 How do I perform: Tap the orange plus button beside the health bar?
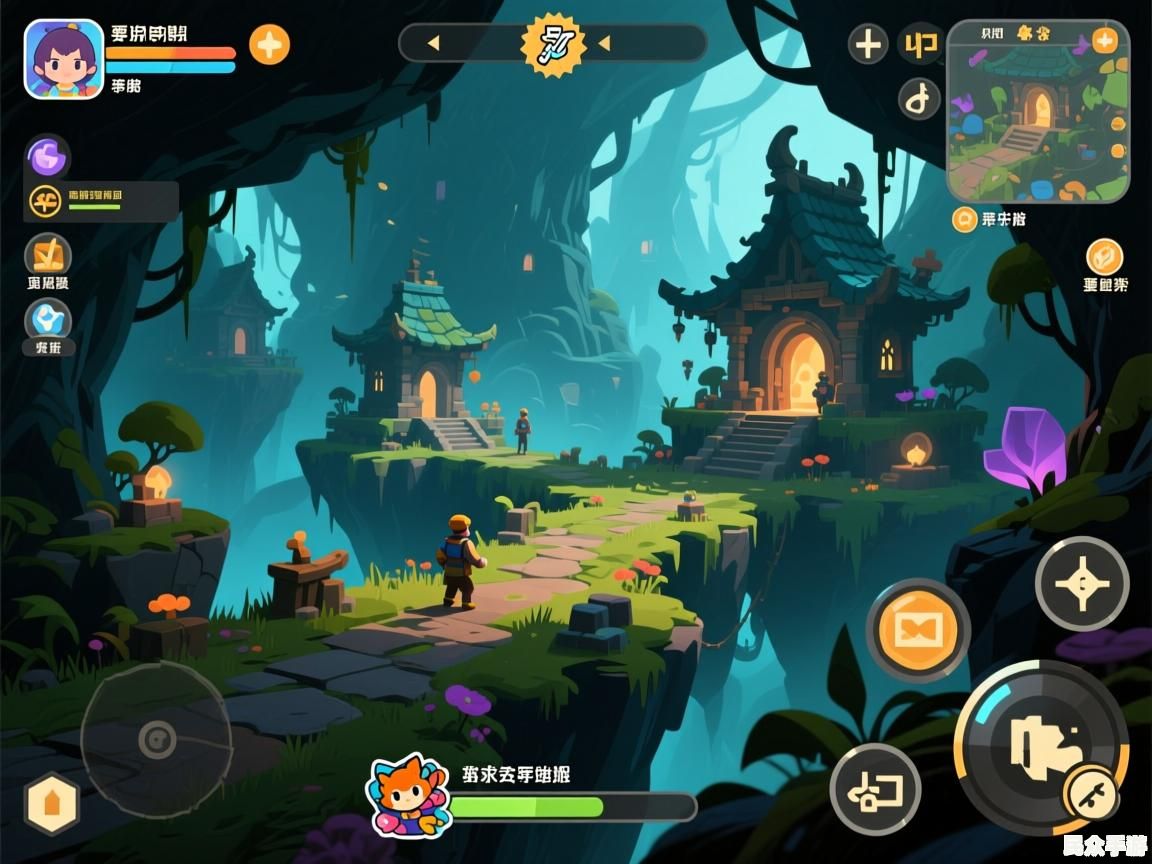[269, 45]
